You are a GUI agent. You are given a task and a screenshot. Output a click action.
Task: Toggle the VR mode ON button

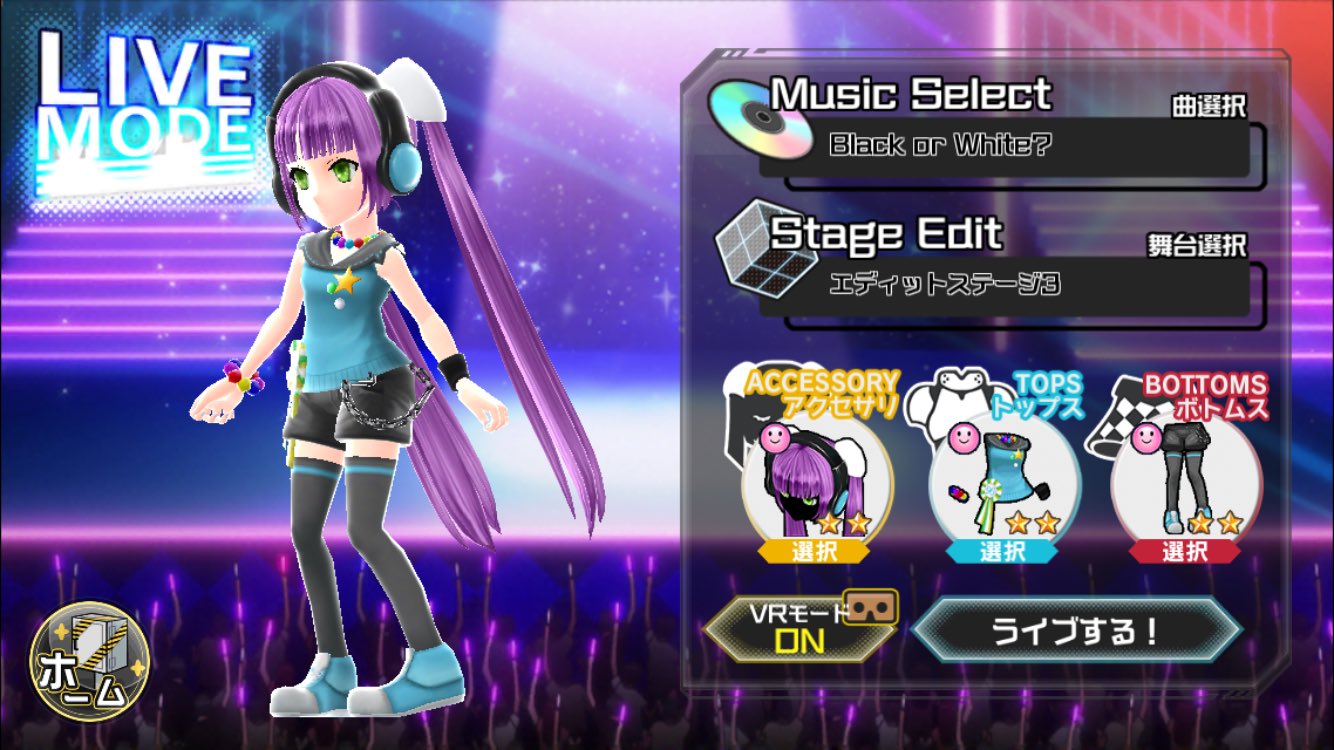pos(800,630)
